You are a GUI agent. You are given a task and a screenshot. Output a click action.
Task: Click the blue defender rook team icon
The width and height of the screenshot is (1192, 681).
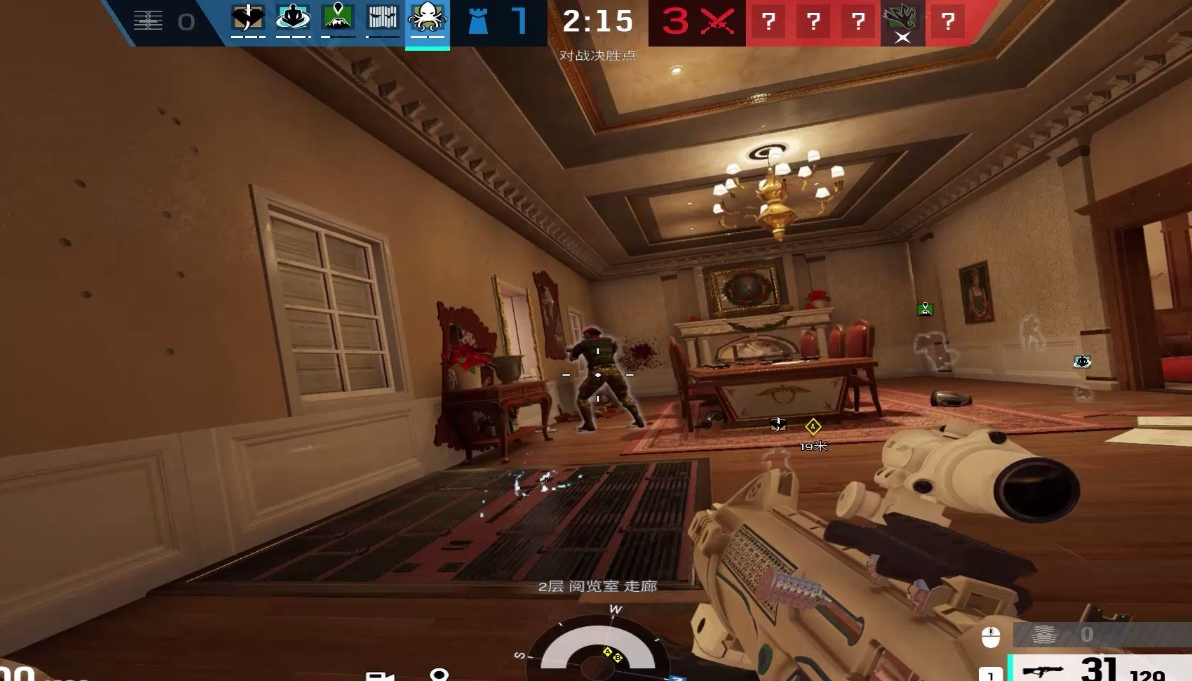click(479, 21)
